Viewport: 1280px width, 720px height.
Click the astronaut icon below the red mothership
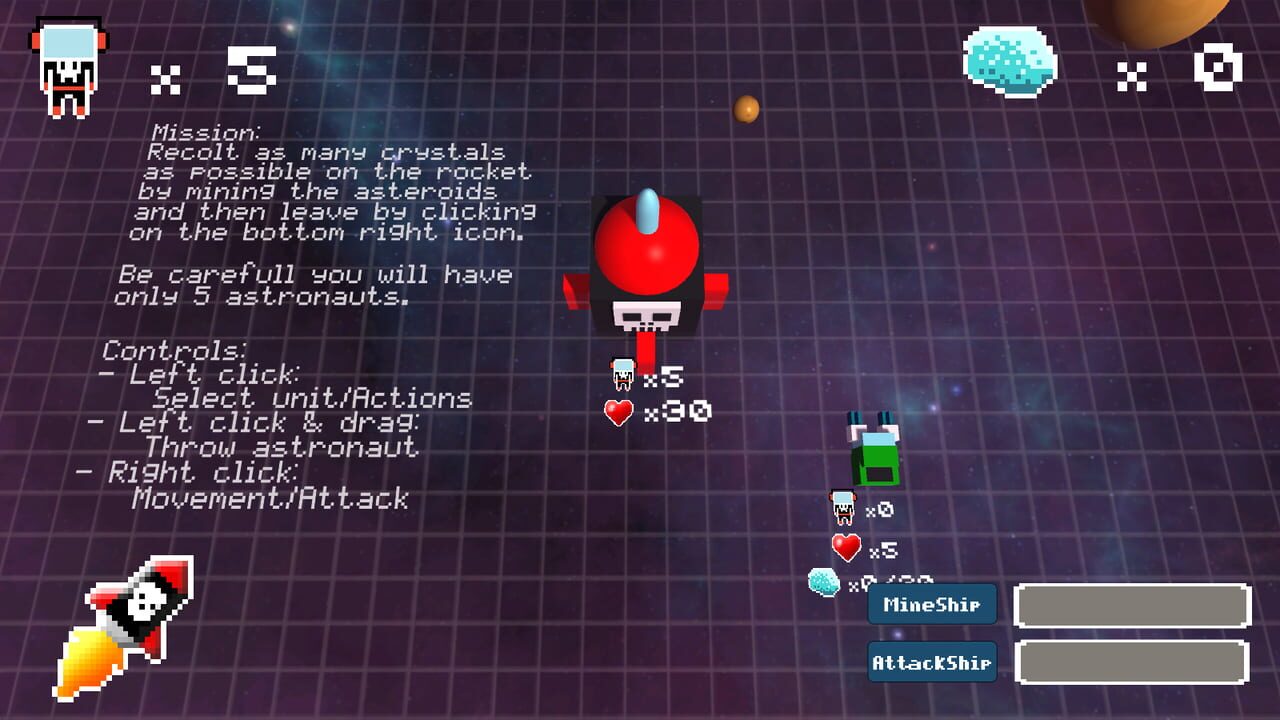coord(622,373)
